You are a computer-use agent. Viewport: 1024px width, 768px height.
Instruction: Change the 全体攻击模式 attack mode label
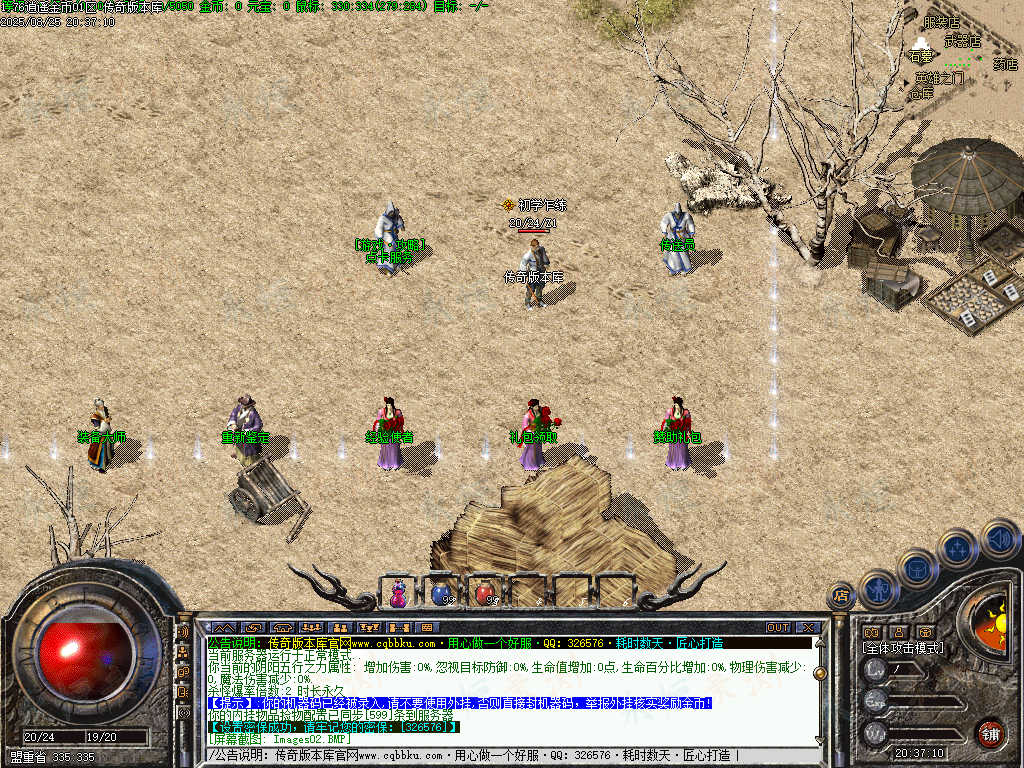click(x=903, y=648)
